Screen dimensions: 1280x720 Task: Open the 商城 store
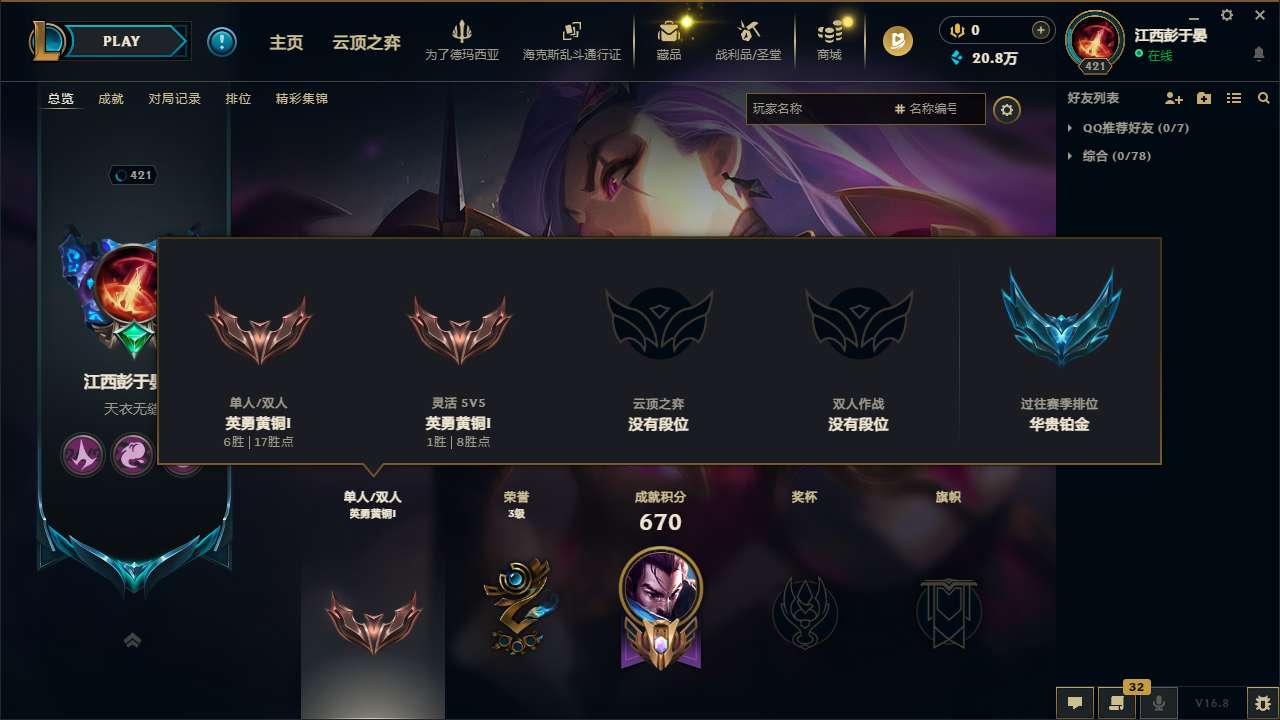tap(829, 40)
